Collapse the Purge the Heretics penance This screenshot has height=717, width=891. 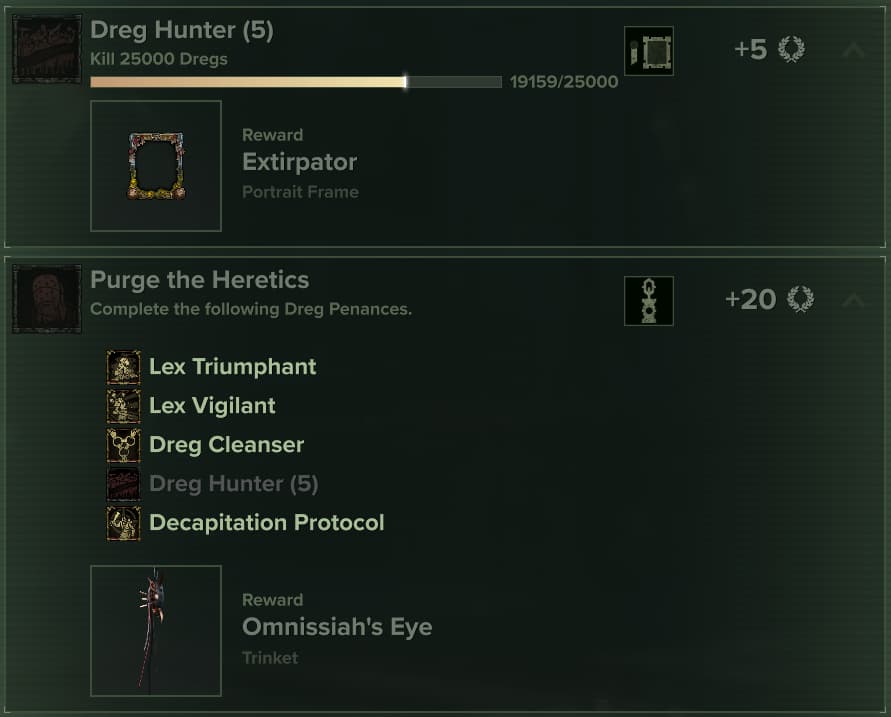tap(852, 299)
